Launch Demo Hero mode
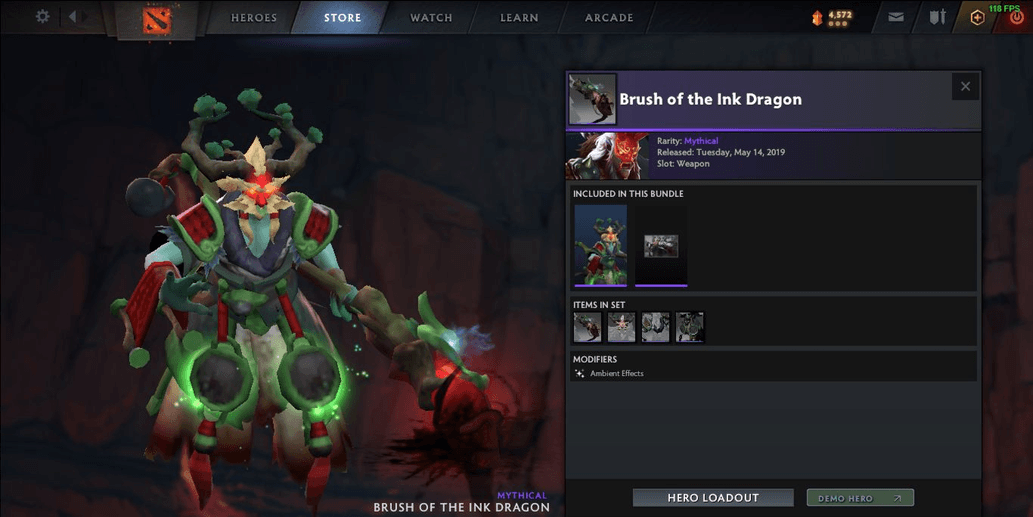This screenshot has height=517, width=1033. (860, 498)
